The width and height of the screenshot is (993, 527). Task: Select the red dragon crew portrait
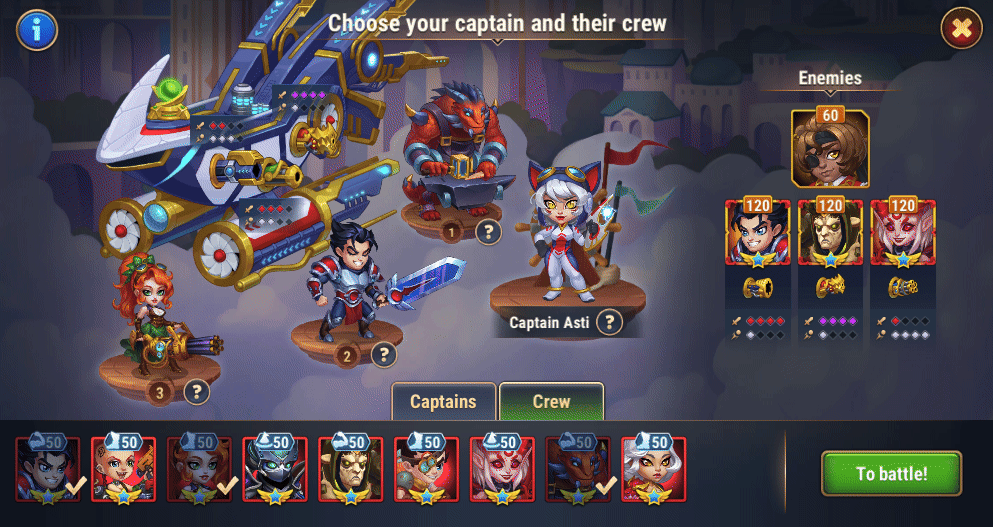577,469
